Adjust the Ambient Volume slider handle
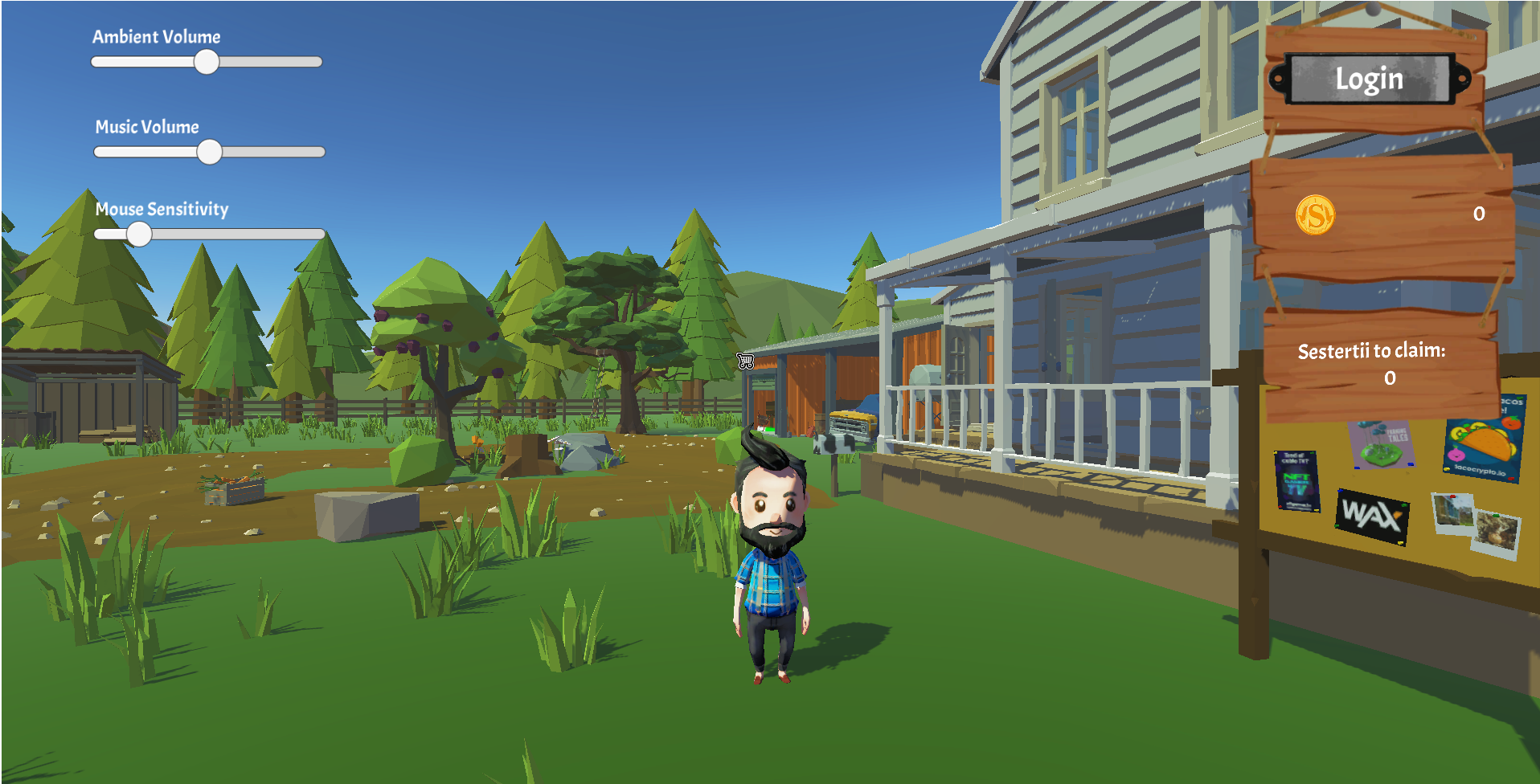Screen dimensions: 1540x784 click(x=207, y=62)
